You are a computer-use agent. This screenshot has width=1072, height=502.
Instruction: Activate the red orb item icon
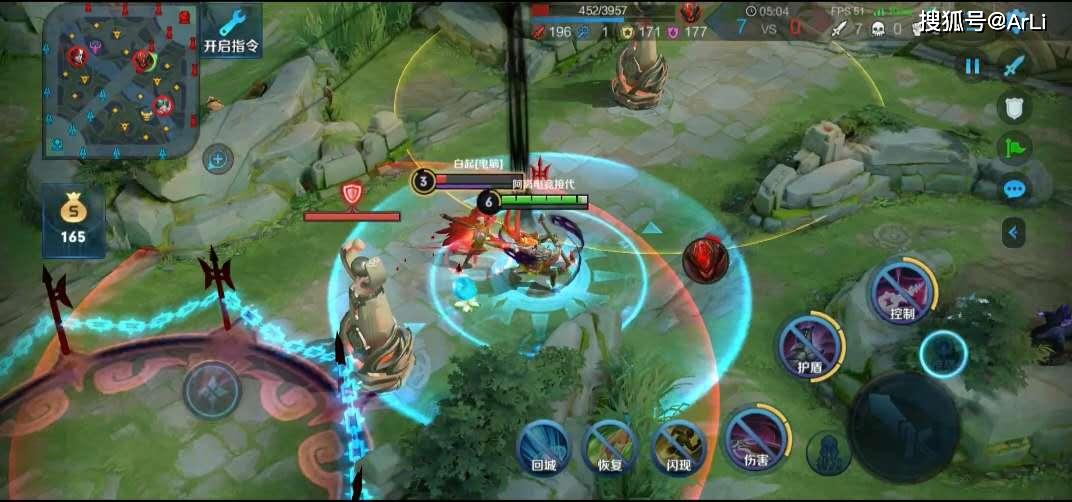tap(705, 259)
